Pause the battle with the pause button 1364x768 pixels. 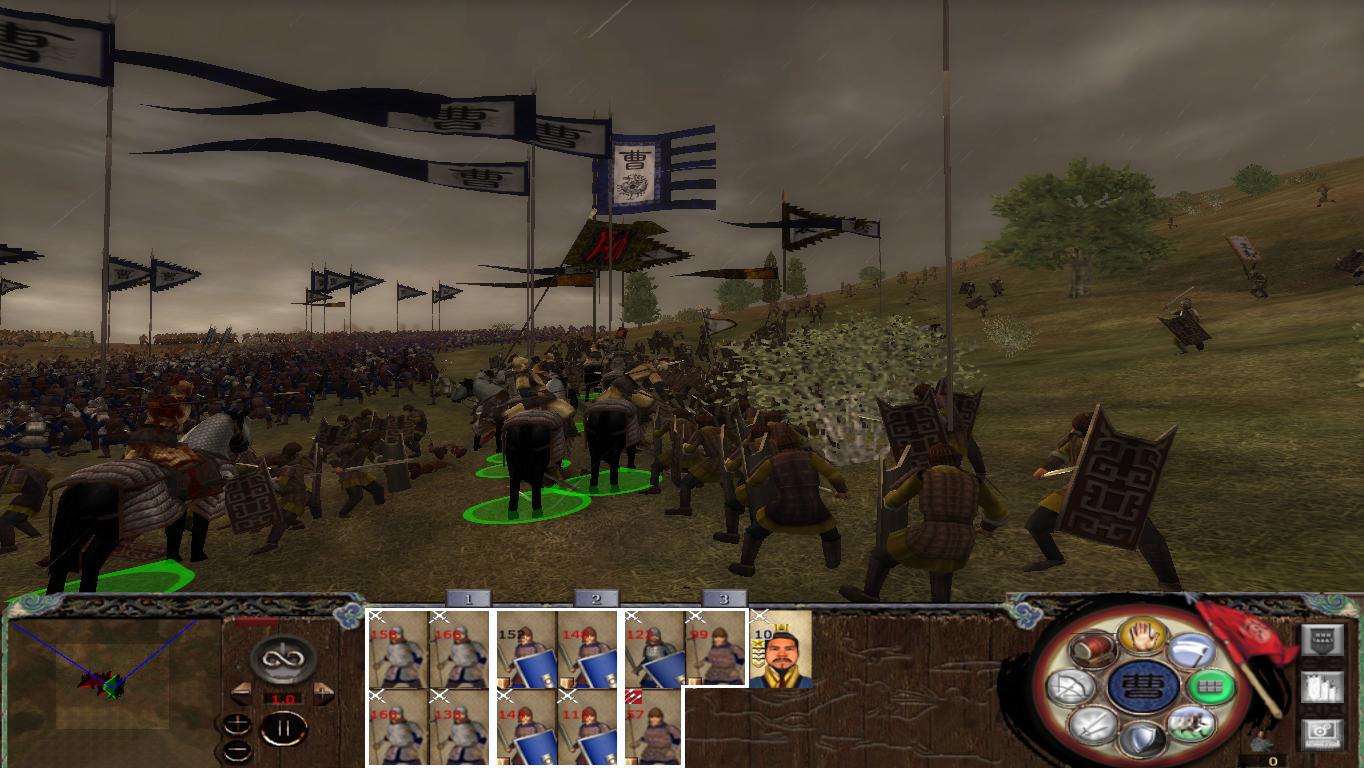[x=285, y=728]
